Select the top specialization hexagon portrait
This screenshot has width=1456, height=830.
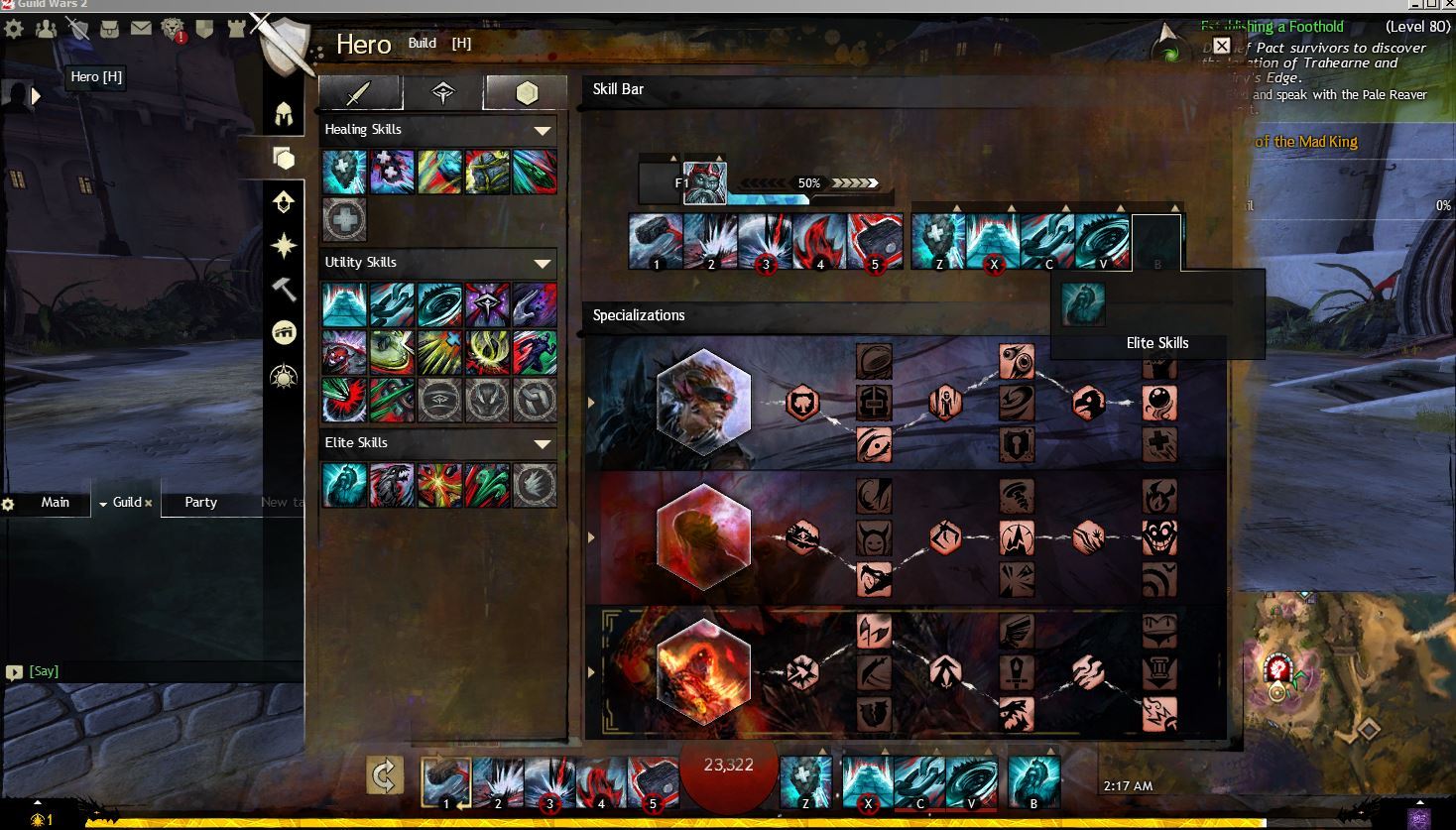[703, 402]
